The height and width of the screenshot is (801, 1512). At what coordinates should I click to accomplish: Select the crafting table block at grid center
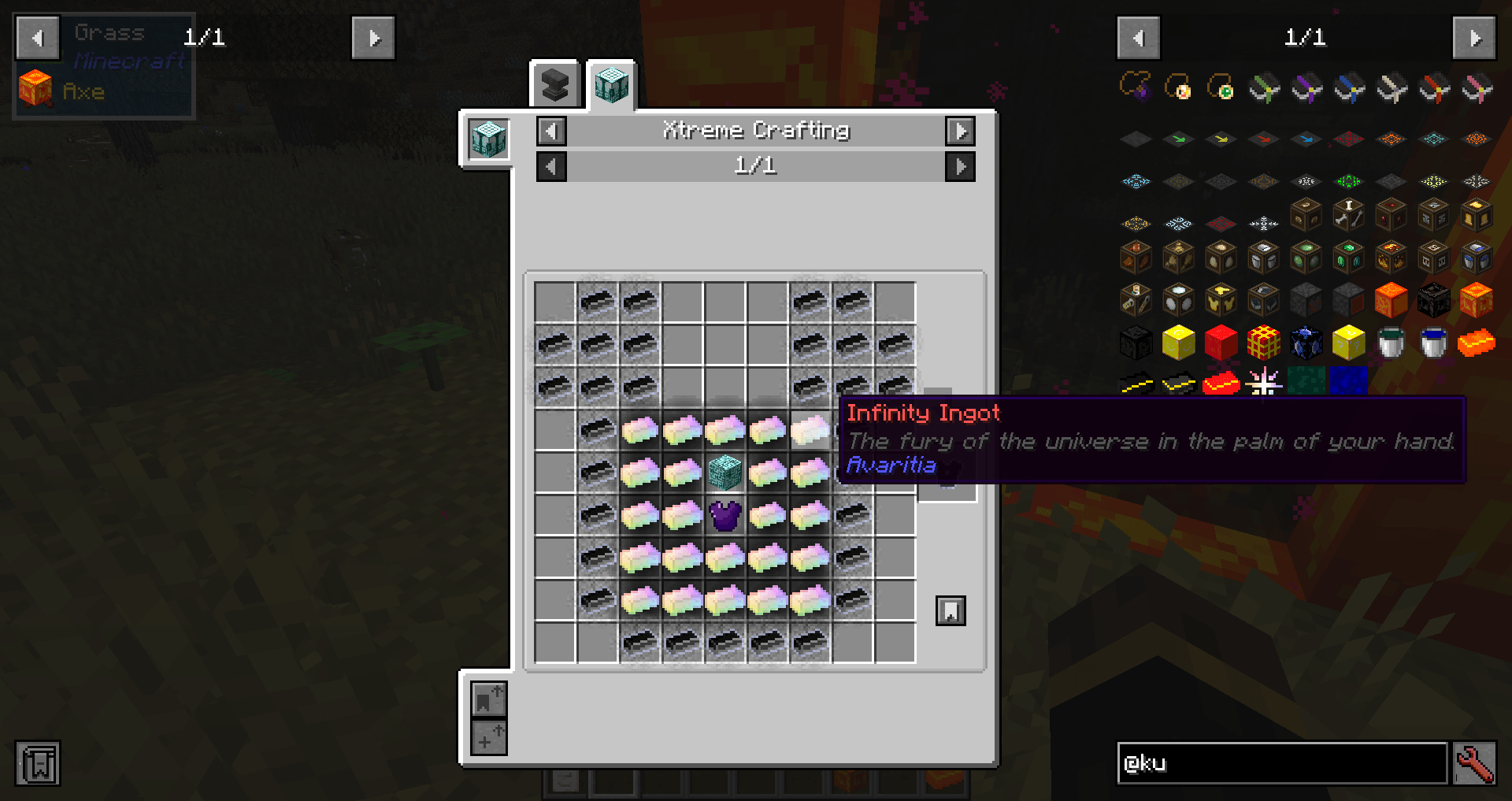(724, 473)
